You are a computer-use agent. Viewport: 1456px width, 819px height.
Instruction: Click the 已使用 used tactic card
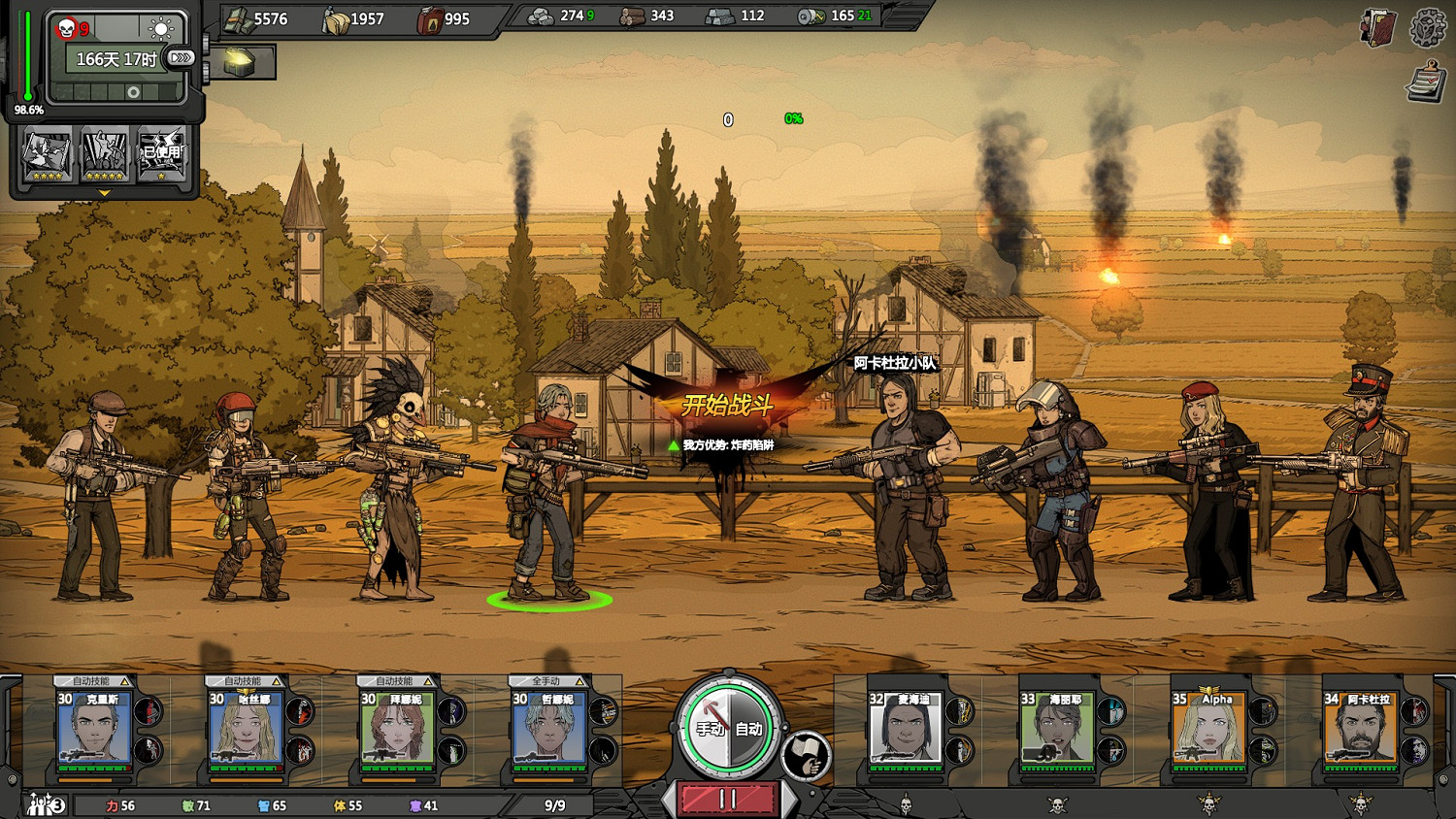[161, 155]
